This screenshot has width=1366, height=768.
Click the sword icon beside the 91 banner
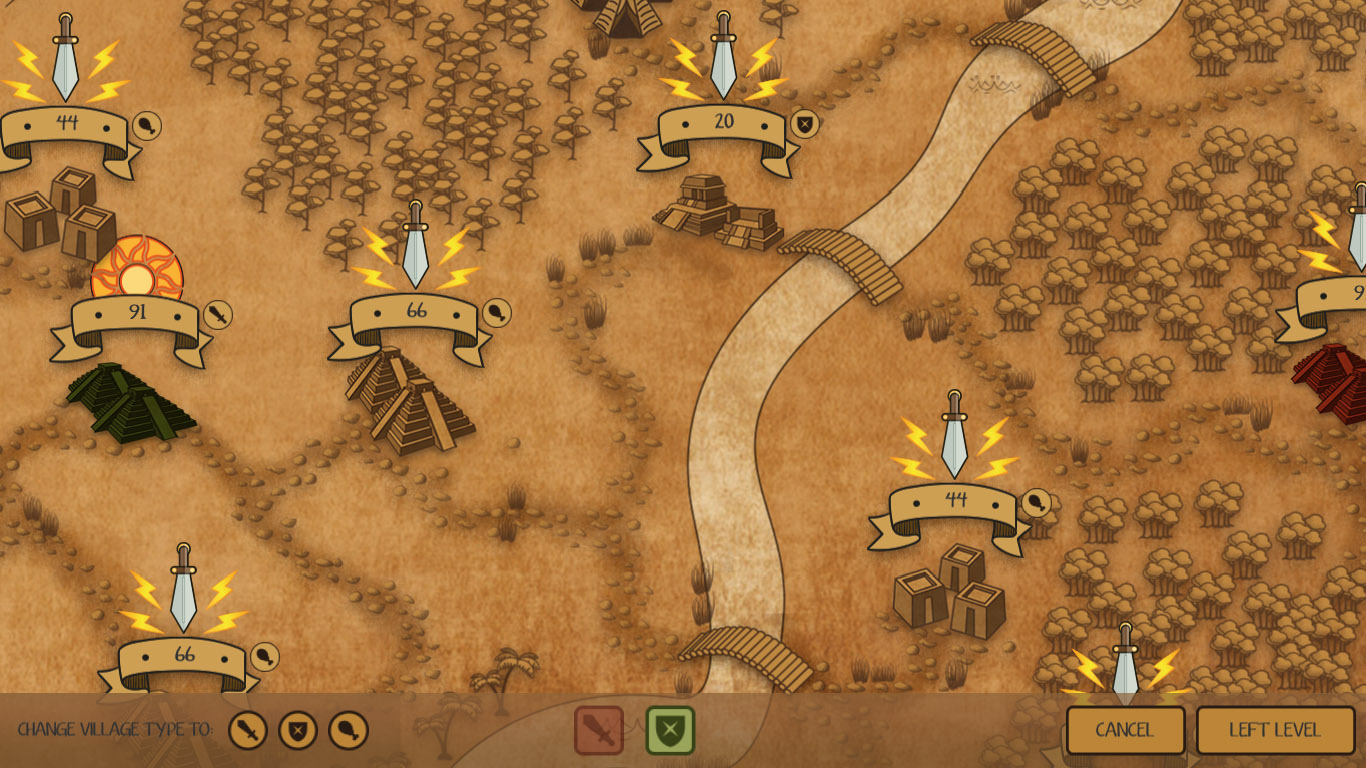click(x=218, y=315)
